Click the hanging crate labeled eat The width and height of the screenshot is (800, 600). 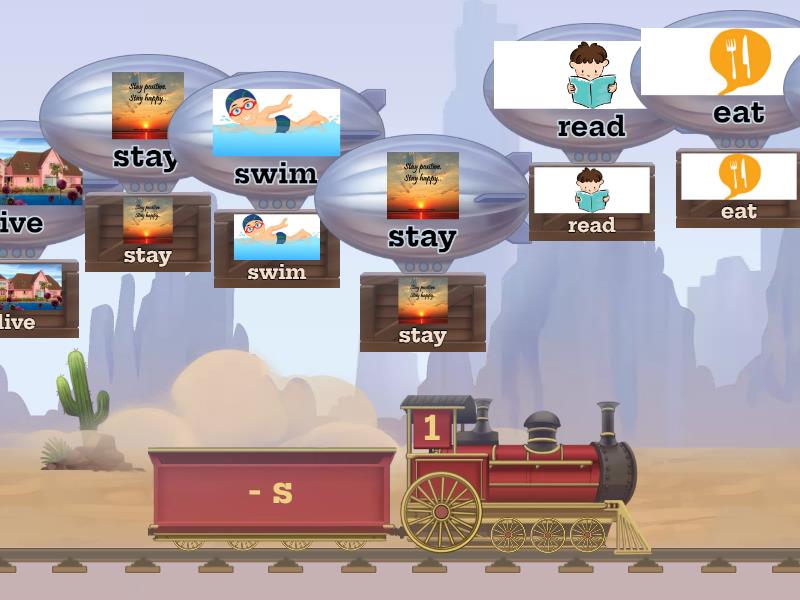tap(738, 188)
